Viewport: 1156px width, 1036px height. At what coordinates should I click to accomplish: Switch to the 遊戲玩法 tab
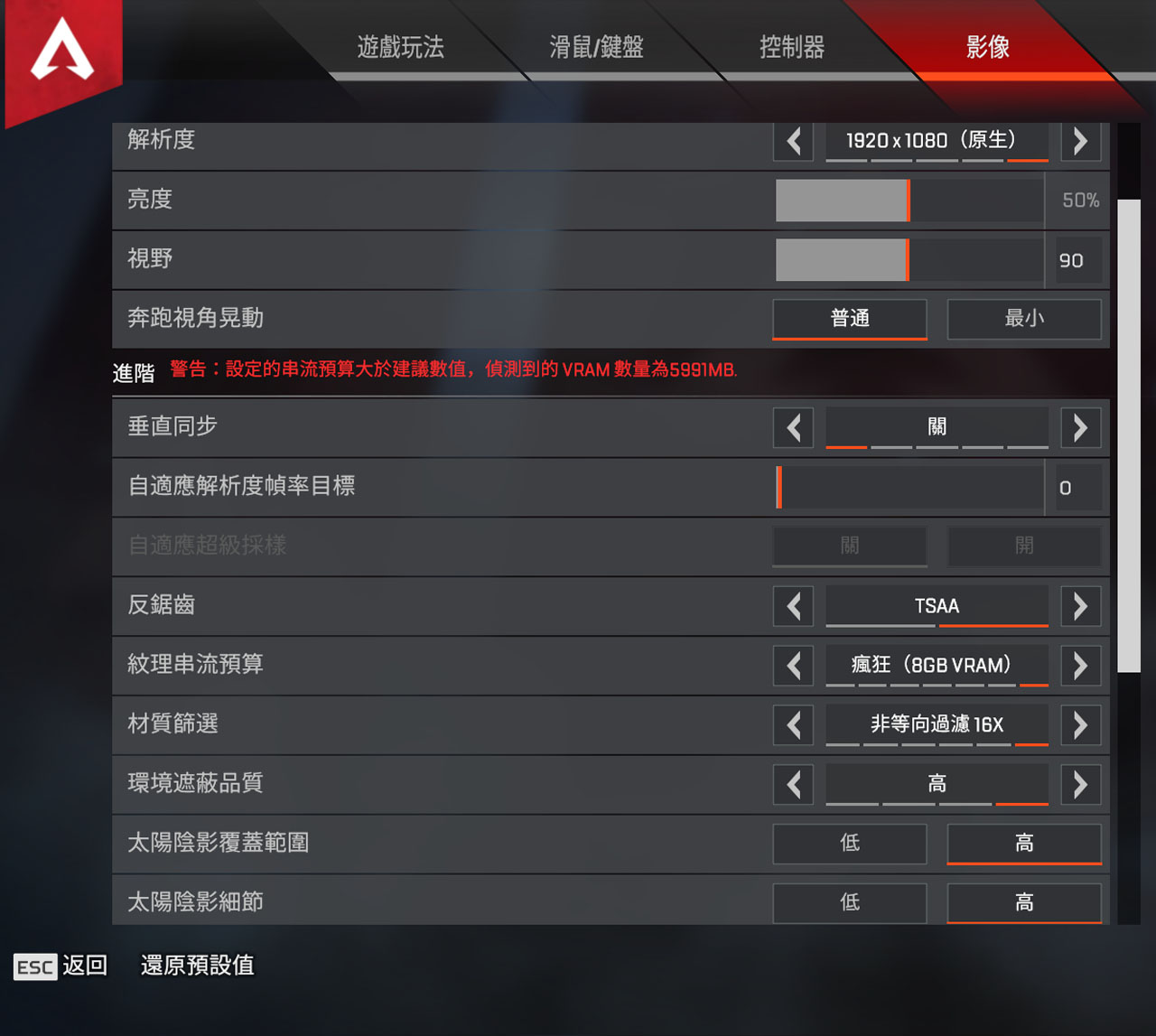pos(400,48)
